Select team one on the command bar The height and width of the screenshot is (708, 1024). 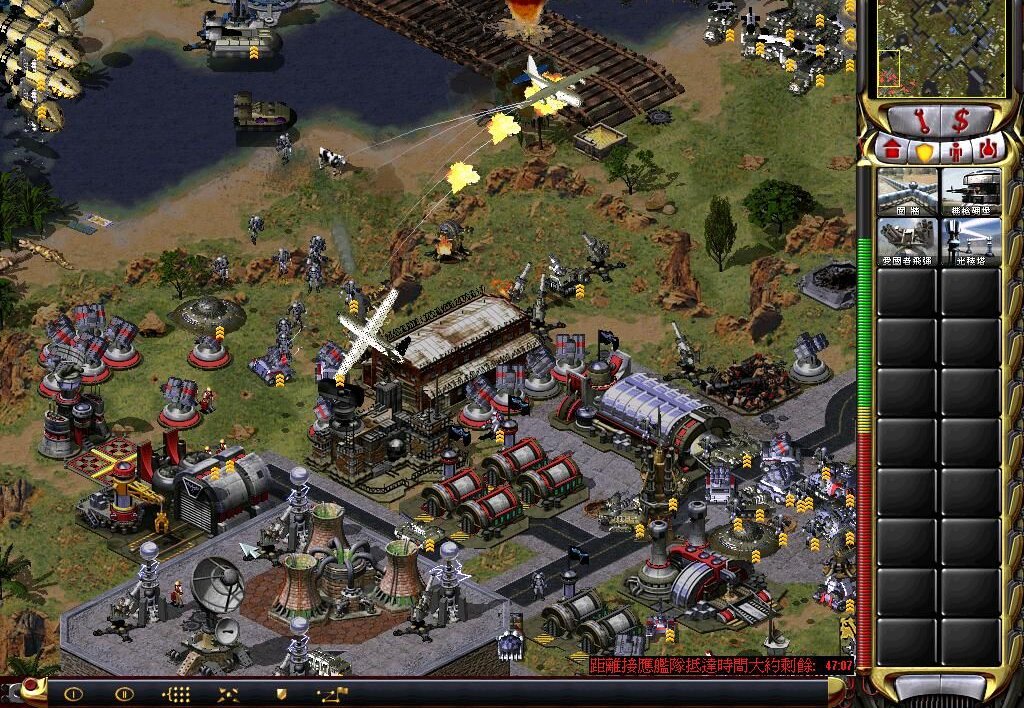(73, 693)
